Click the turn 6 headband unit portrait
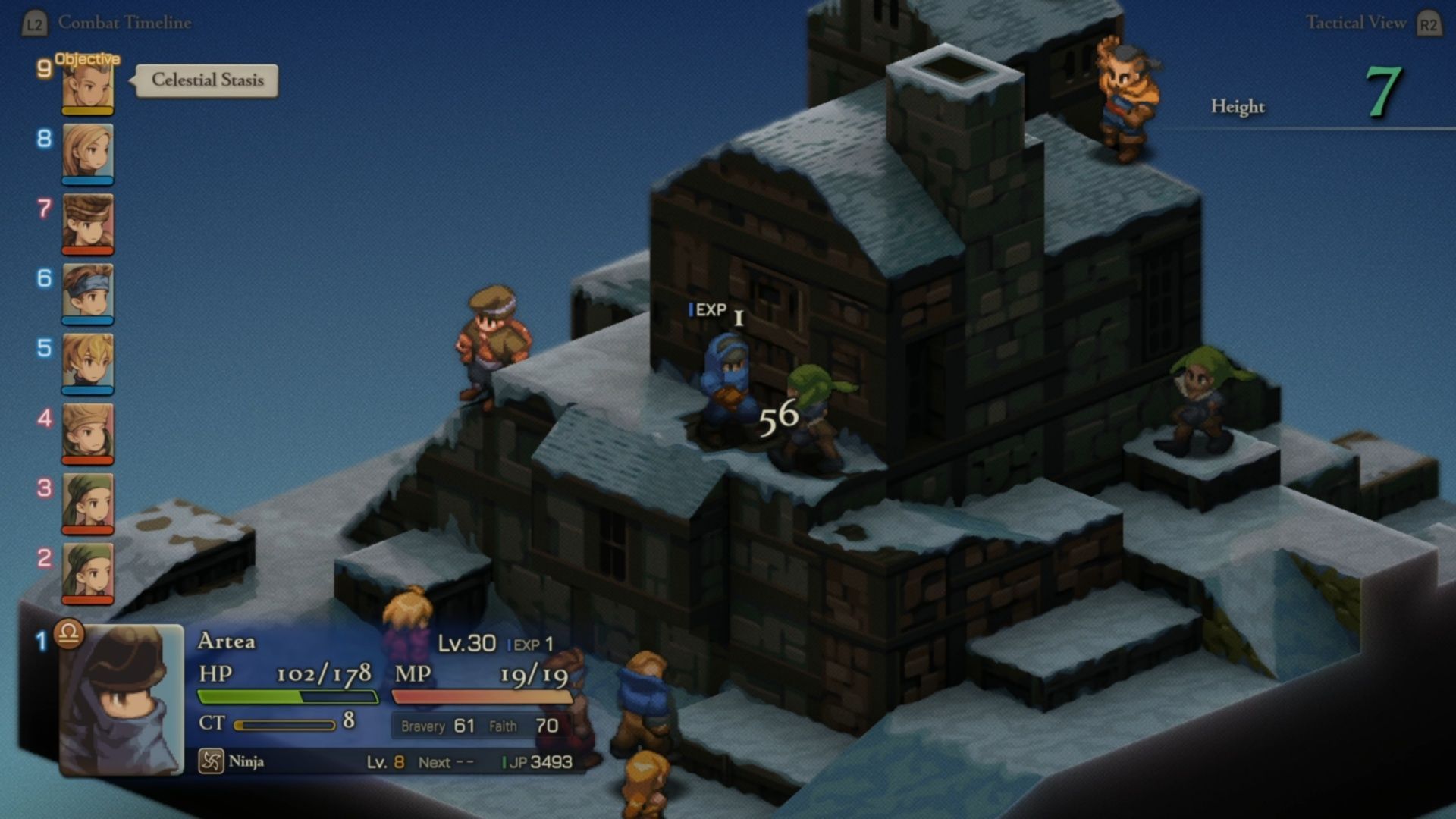 [x=88, y=293]
